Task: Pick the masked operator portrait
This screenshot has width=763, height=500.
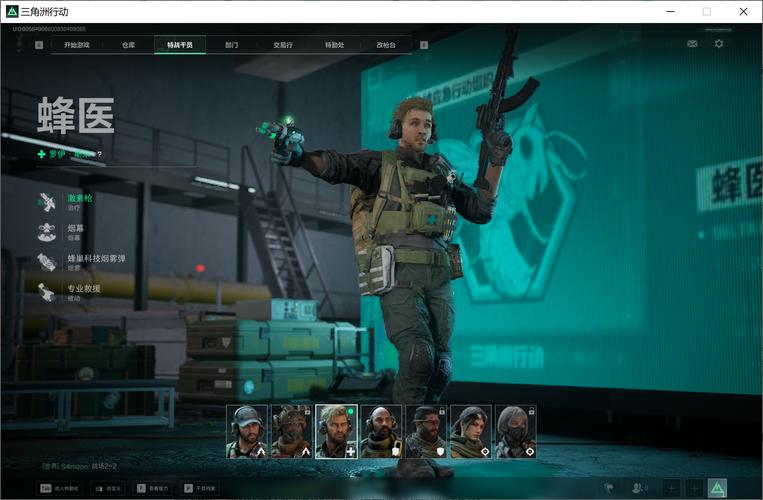Action: (x=516, y=431)
